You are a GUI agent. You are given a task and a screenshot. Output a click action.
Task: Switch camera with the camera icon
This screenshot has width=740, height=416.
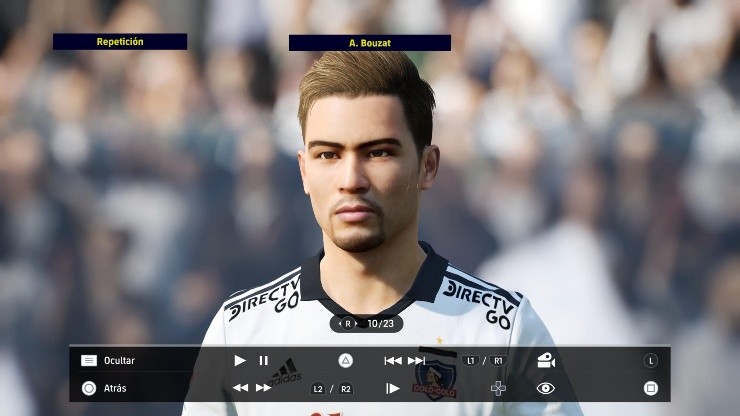click(x=545, y=361)
